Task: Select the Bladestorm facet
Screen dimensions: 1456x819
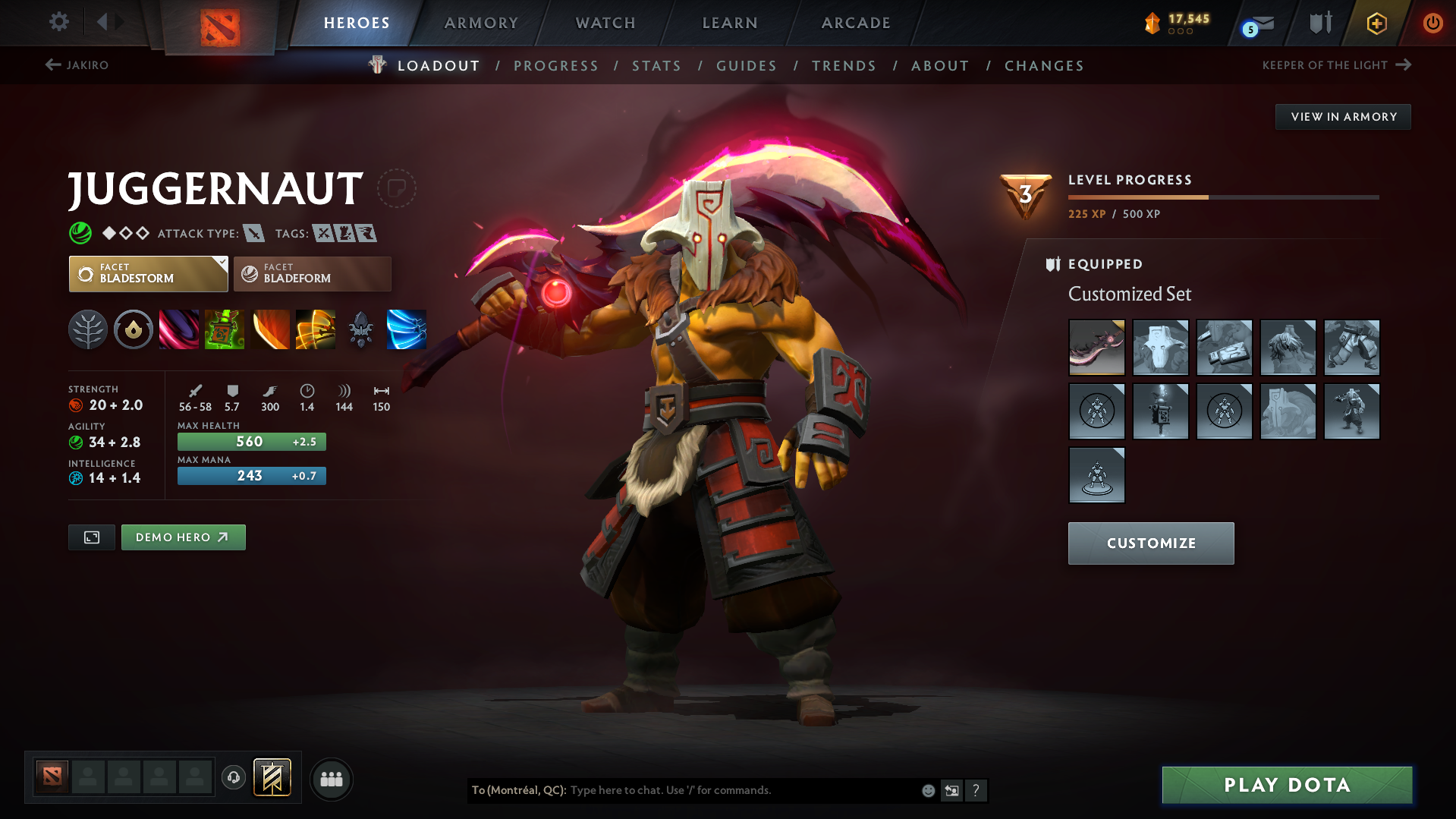Action: point(148,273)
